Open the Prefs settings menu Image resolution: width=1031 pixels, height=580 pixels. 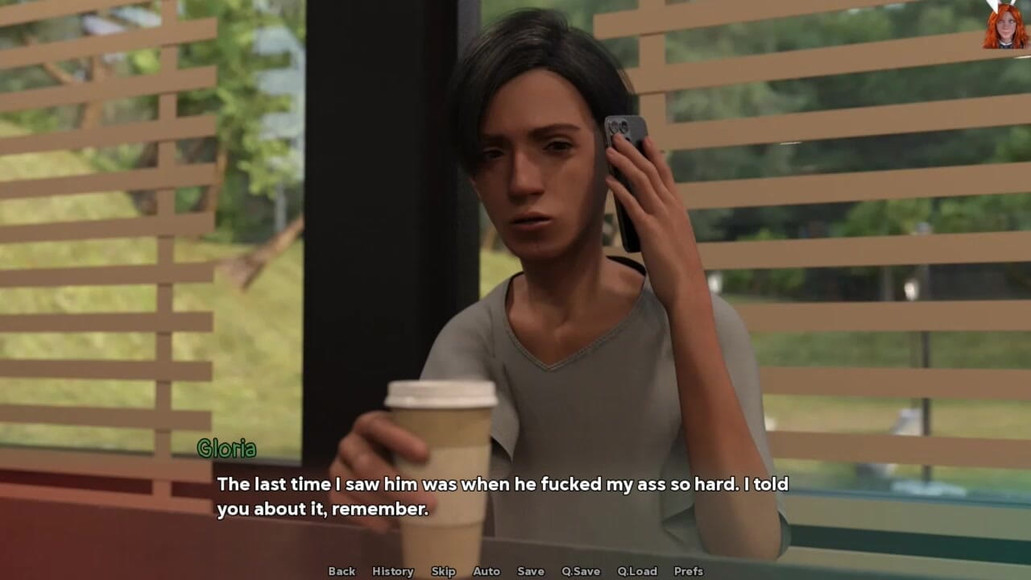tap(688, 571)
